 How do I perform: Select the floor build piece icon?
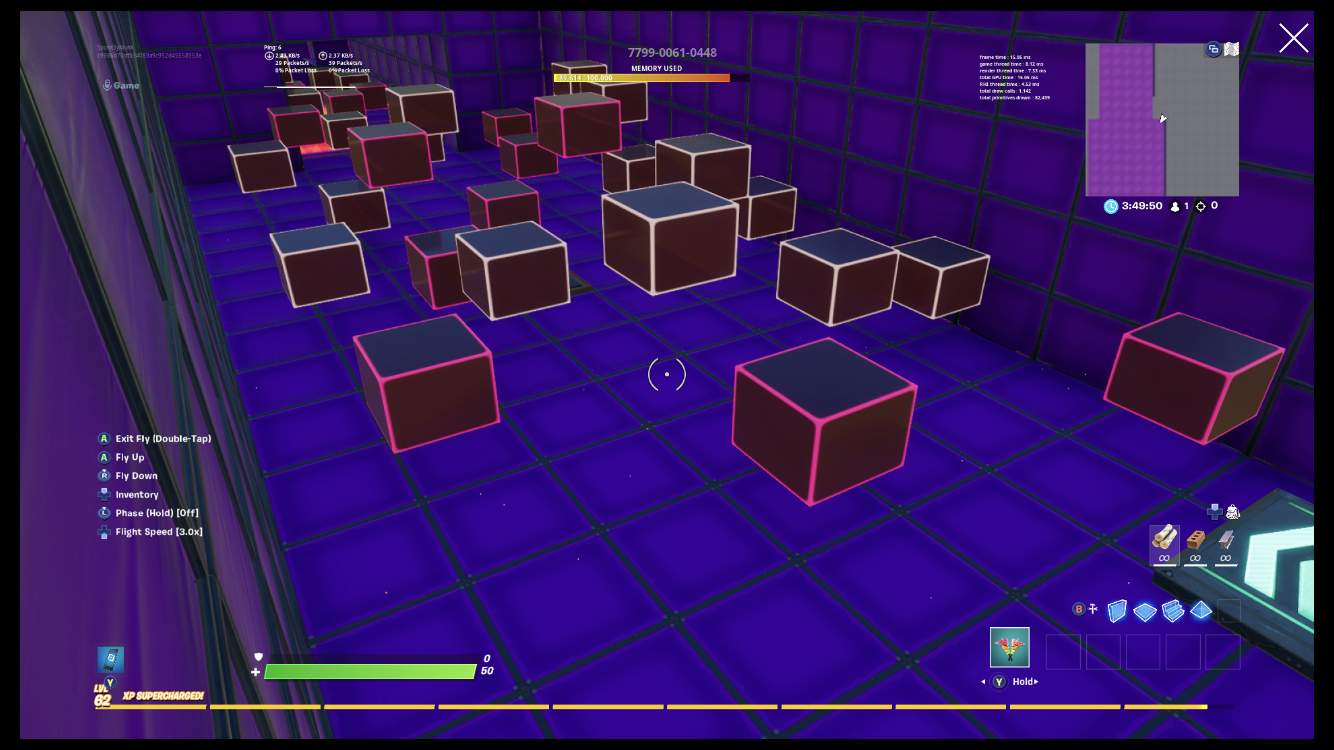click(x=1144, y=610)
